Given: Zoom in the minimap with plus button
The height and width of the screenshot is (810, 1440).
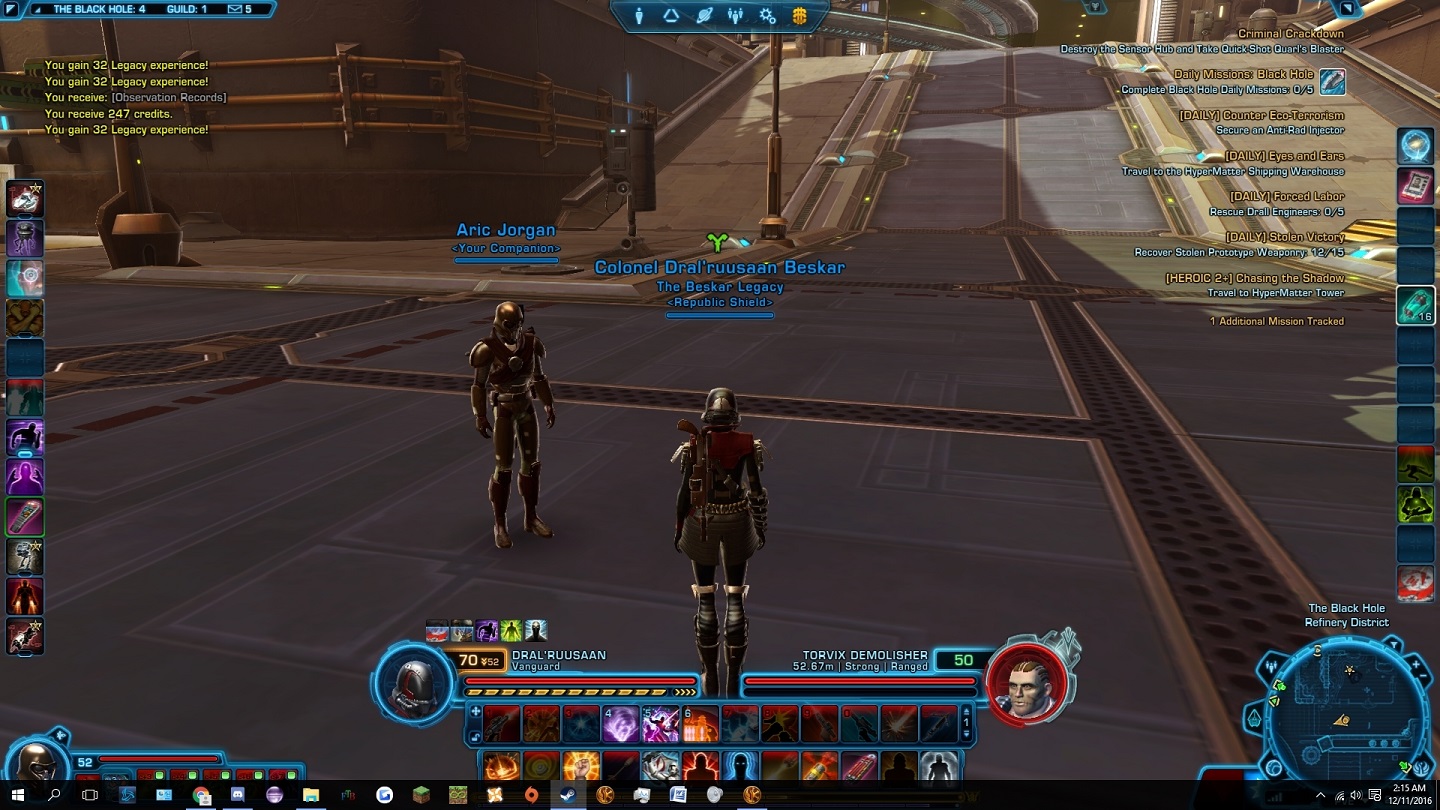Looking at the screenshot, I should (1416, 665).
